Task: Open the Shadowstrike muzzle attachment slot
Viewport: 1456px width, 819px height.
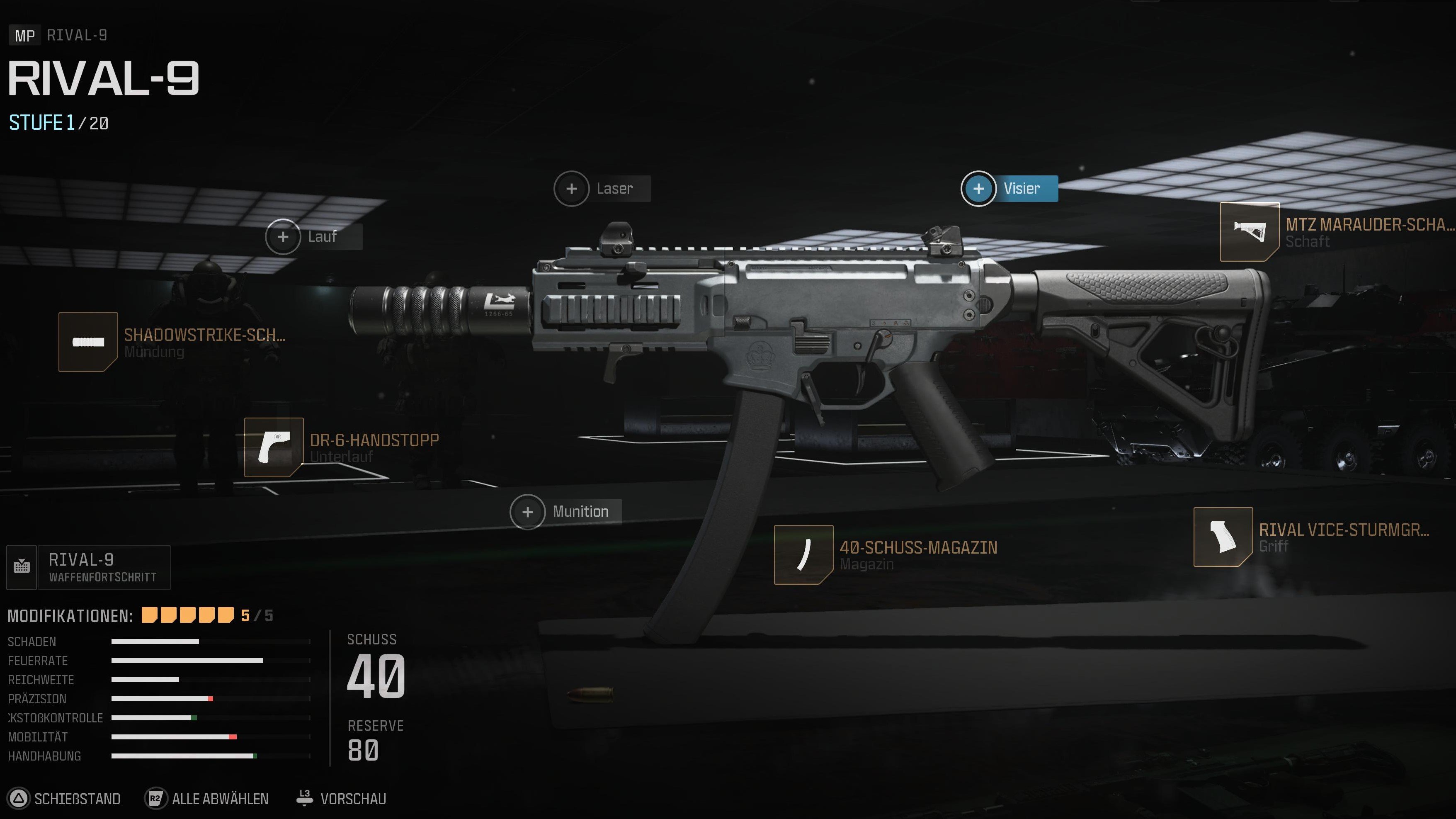Action: tap(87, 341)
